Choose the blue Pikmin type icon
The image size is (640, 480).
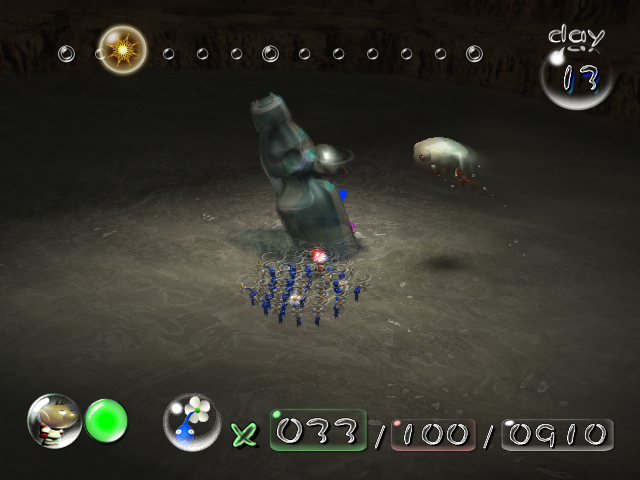point(192,421)
